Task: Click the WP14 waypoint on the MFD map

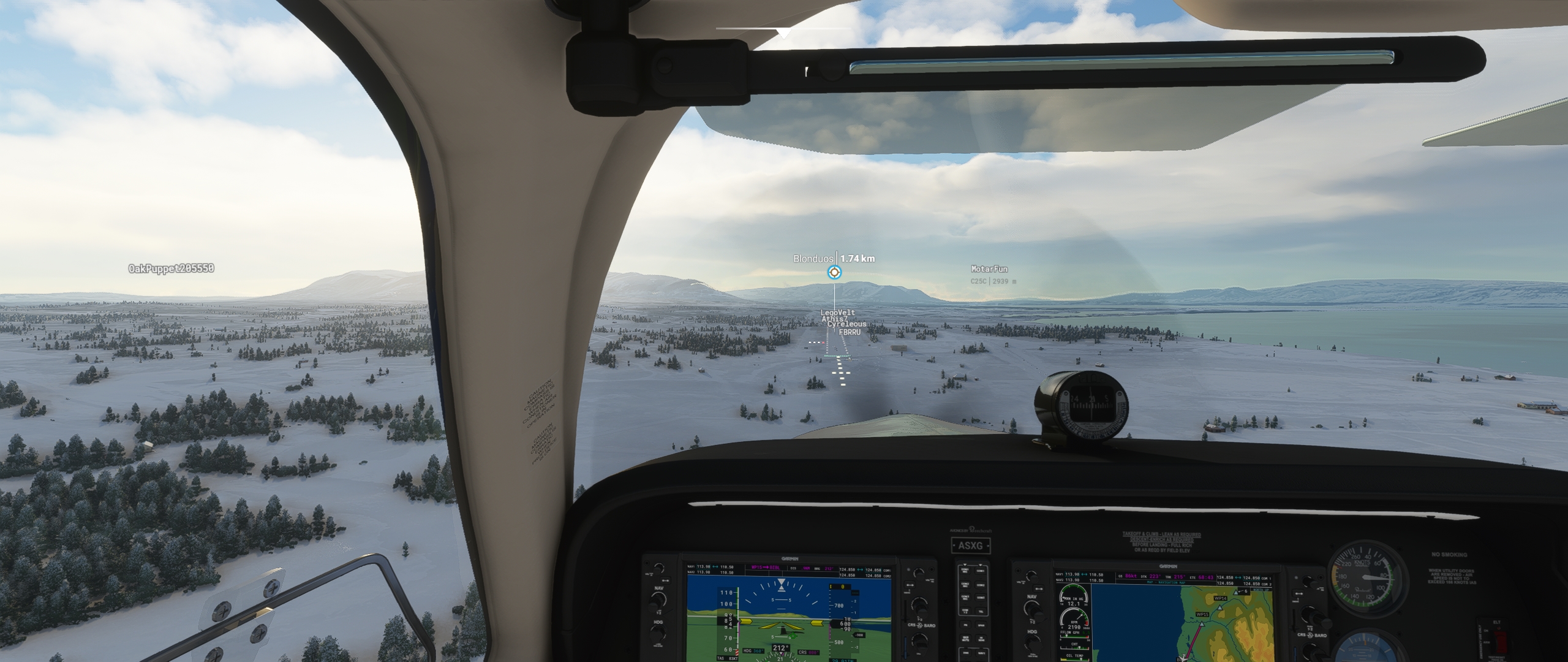Action: (1221, 598)
